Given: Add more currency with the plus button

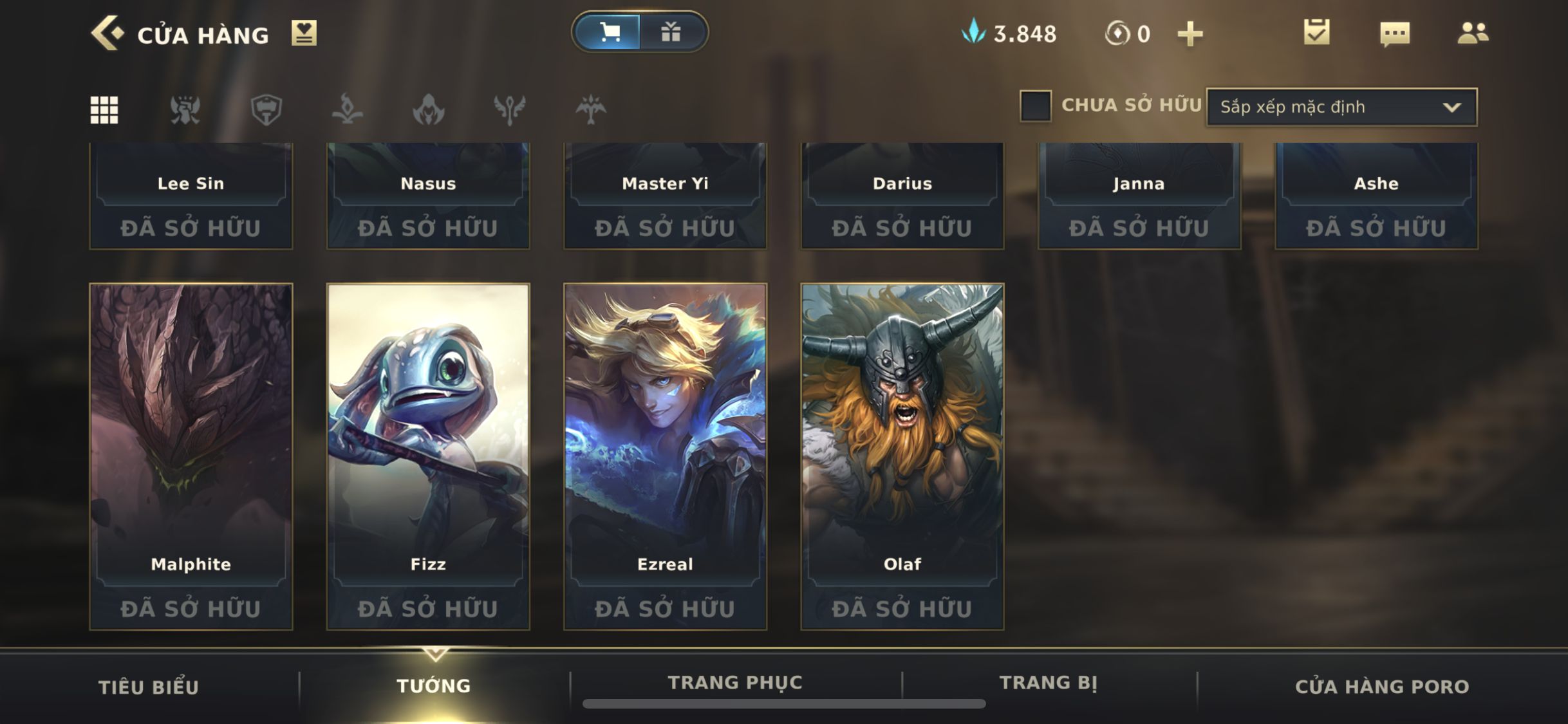Looking at the screenshot, I should (1190, 33).
